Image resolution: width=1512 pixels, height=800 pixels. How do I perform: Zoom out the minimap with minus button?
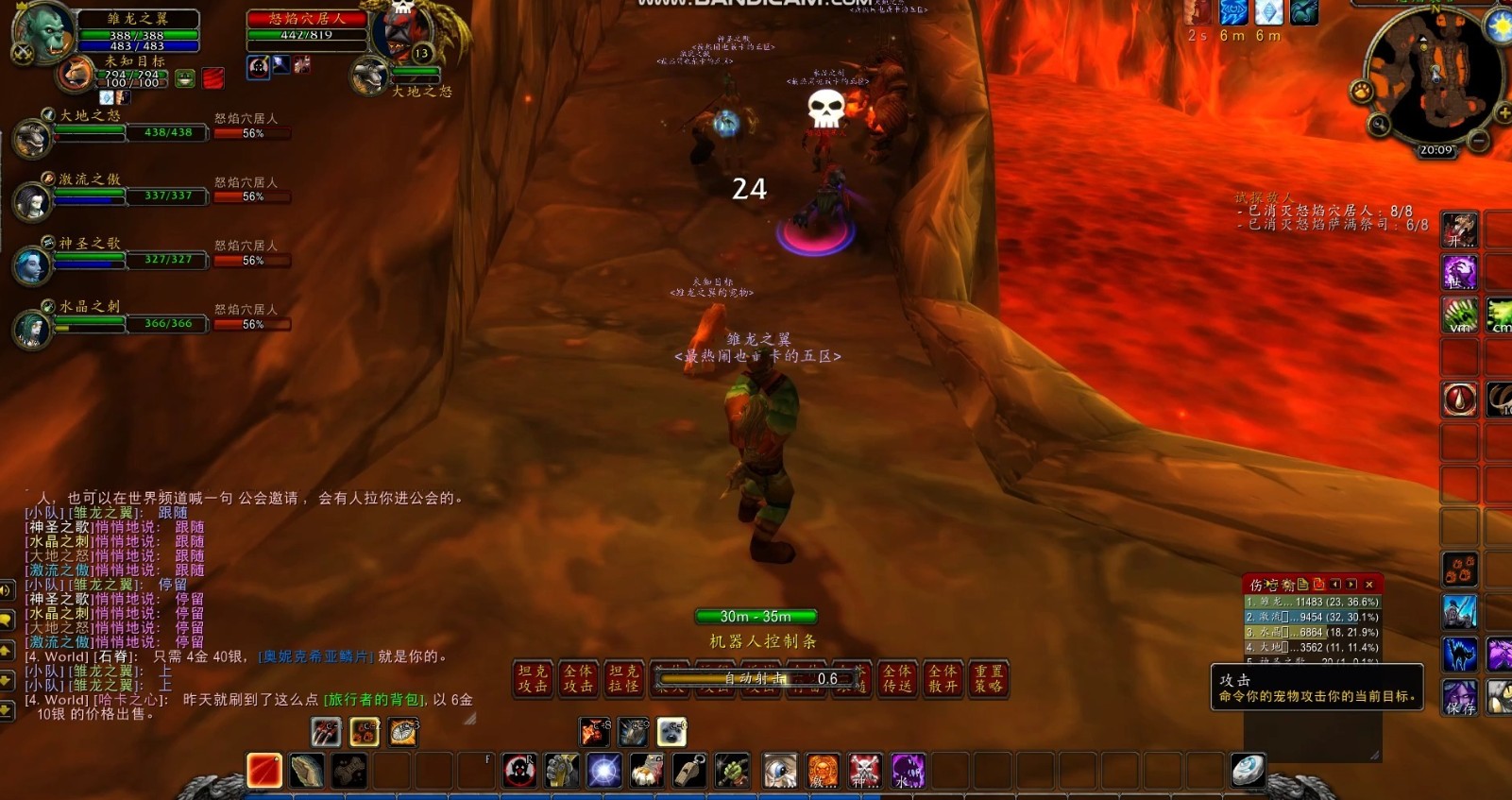point(1479,142)
